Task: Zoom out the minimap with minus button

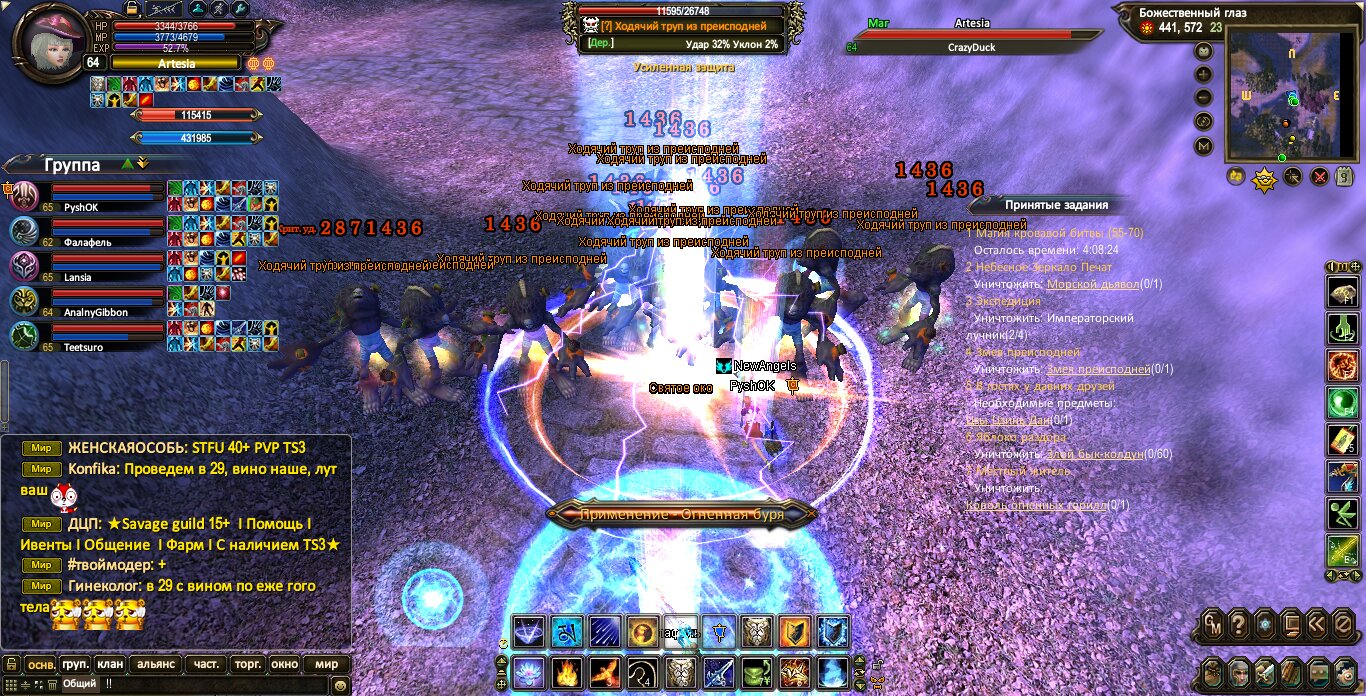Action: [1203, 98]
